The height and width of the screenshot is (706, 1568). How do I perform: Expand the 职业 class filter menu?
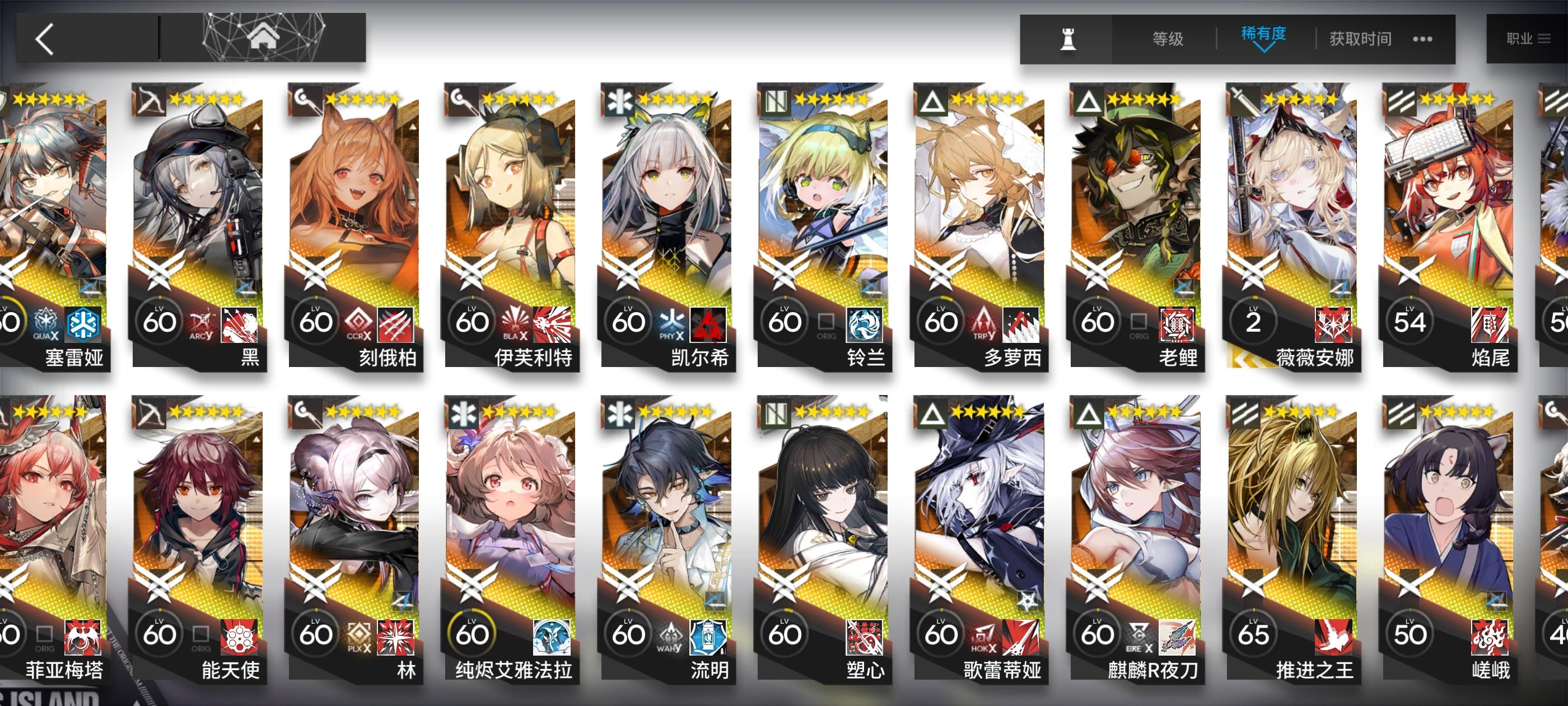click(1529, 38)
